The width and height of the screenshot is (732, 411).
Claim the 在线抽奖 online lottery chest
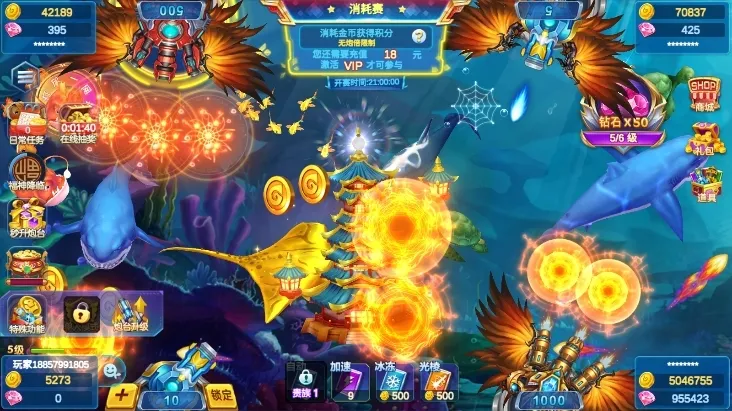[x=78, y=120]
